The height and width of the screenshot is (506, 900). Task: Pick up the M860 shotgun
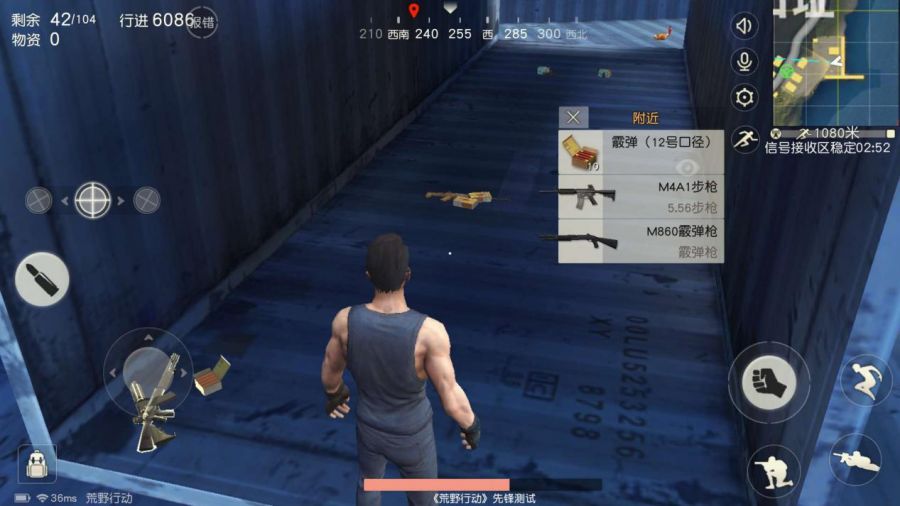(x=640, y=241)
